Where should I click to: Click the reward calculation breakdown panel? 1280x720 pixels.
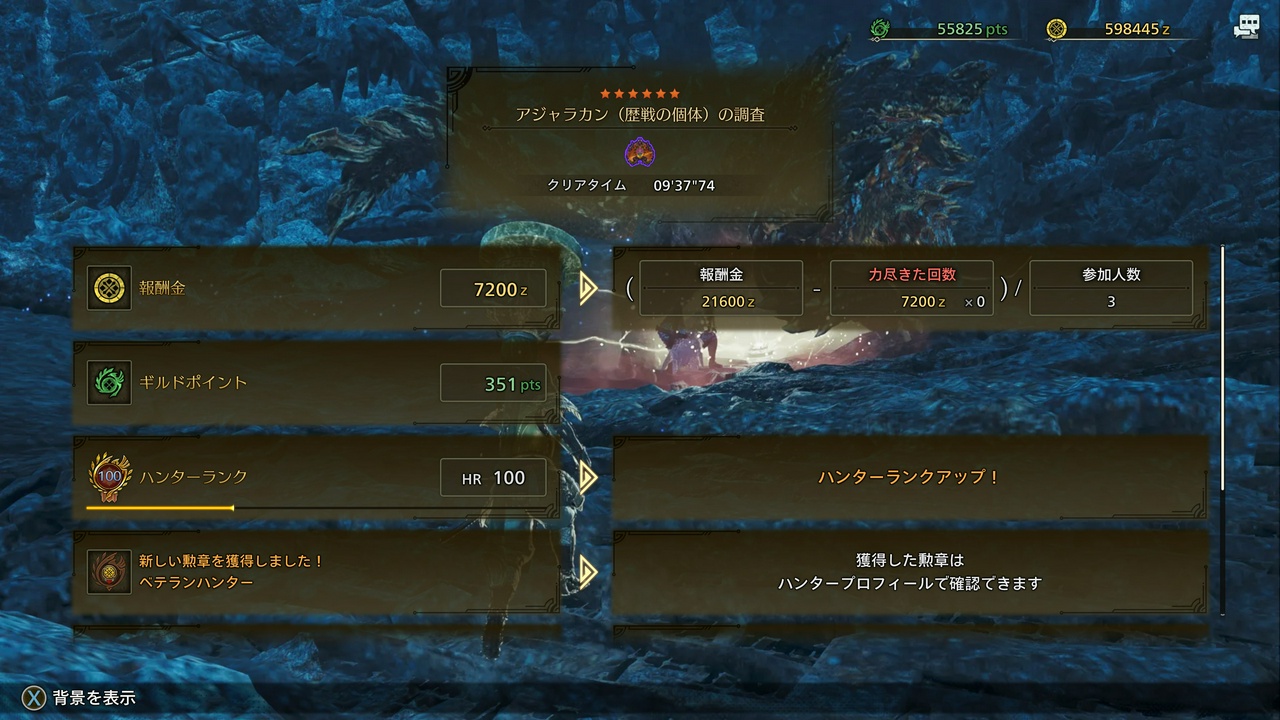(910, 289)
